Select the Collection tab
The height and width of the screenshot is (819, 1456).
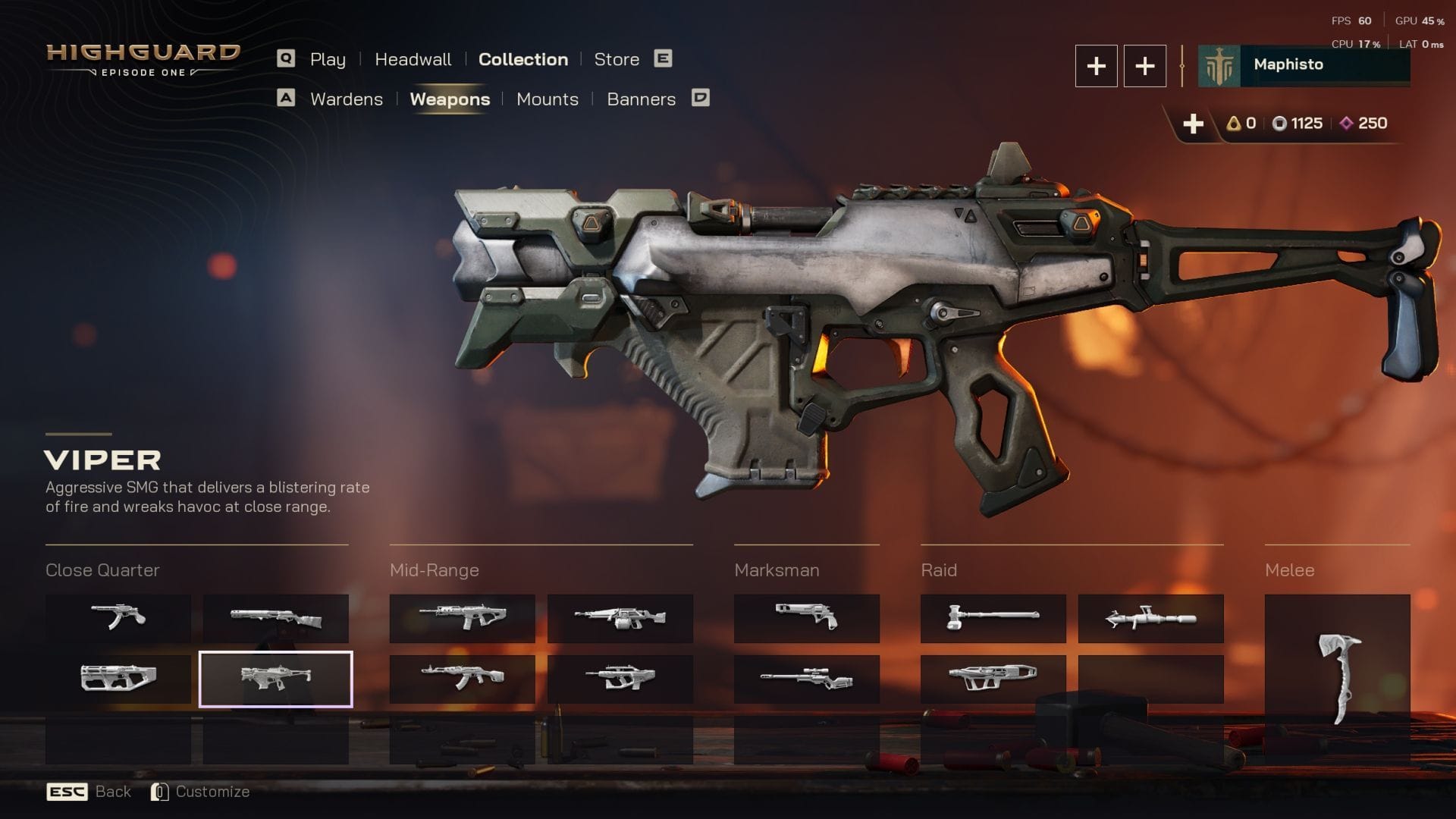coord(522,59)
